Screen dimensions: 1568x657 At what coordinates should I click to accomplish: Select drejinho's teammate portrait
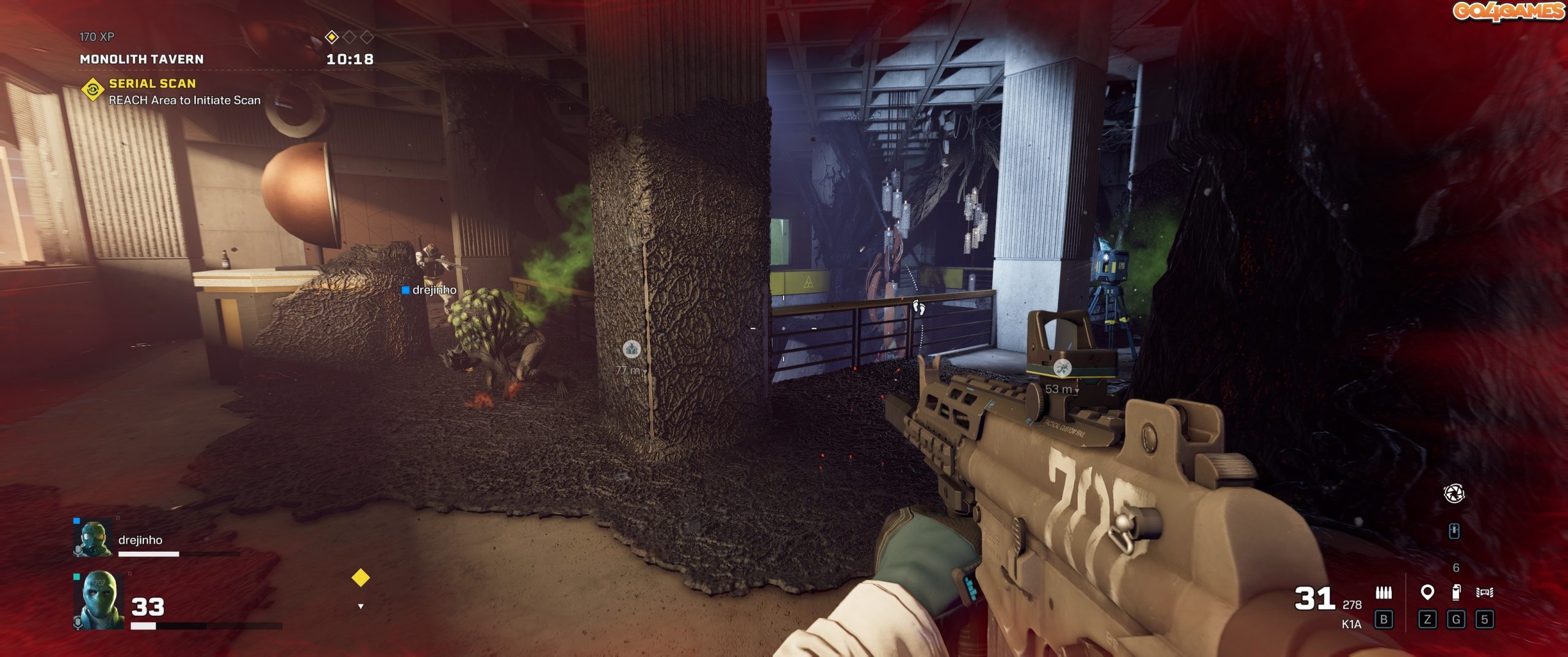click(x=93, y=539)
